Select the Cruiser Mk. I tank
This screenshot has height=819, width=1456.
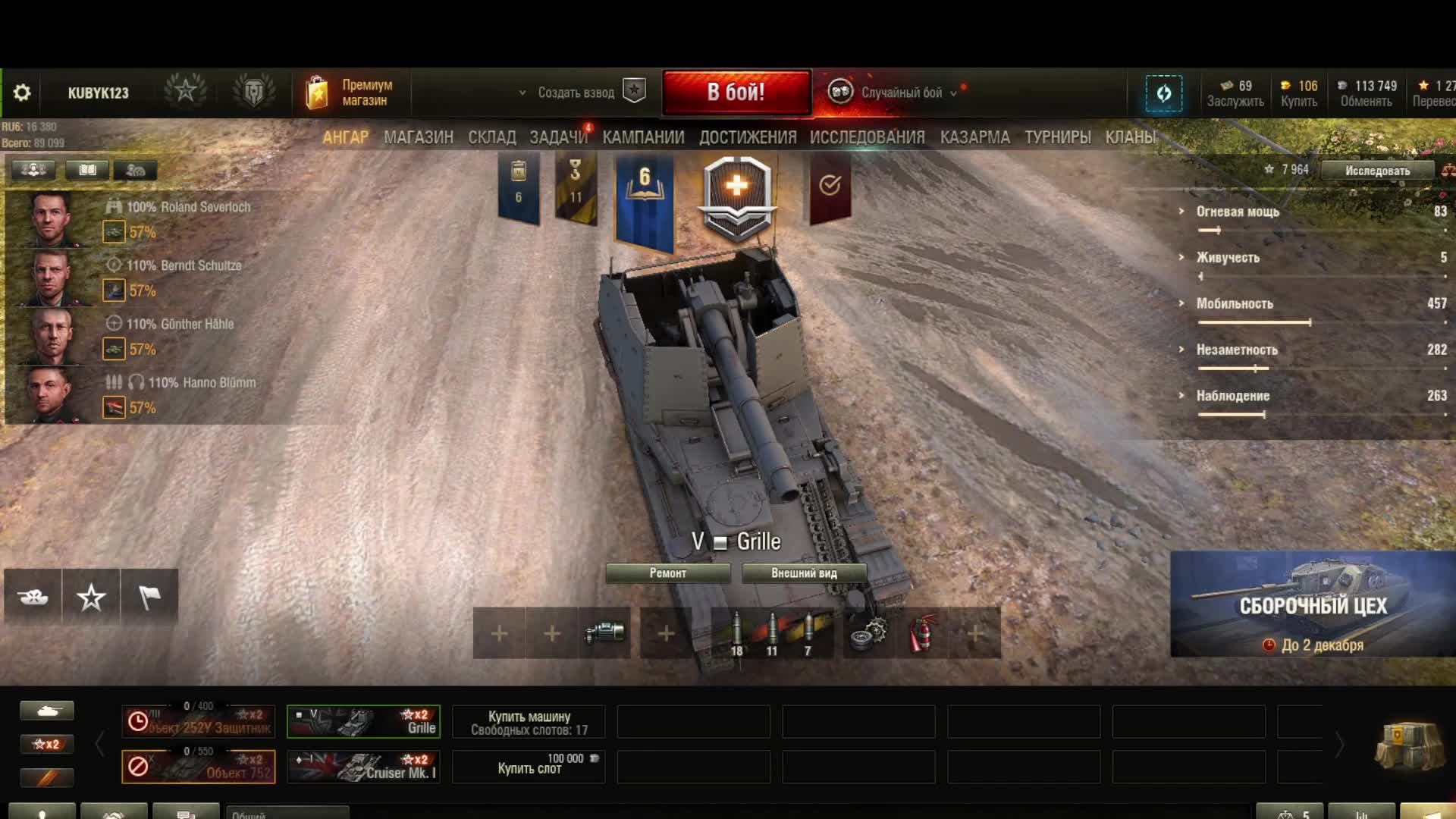pyautogui.click(x=363, y=767)
